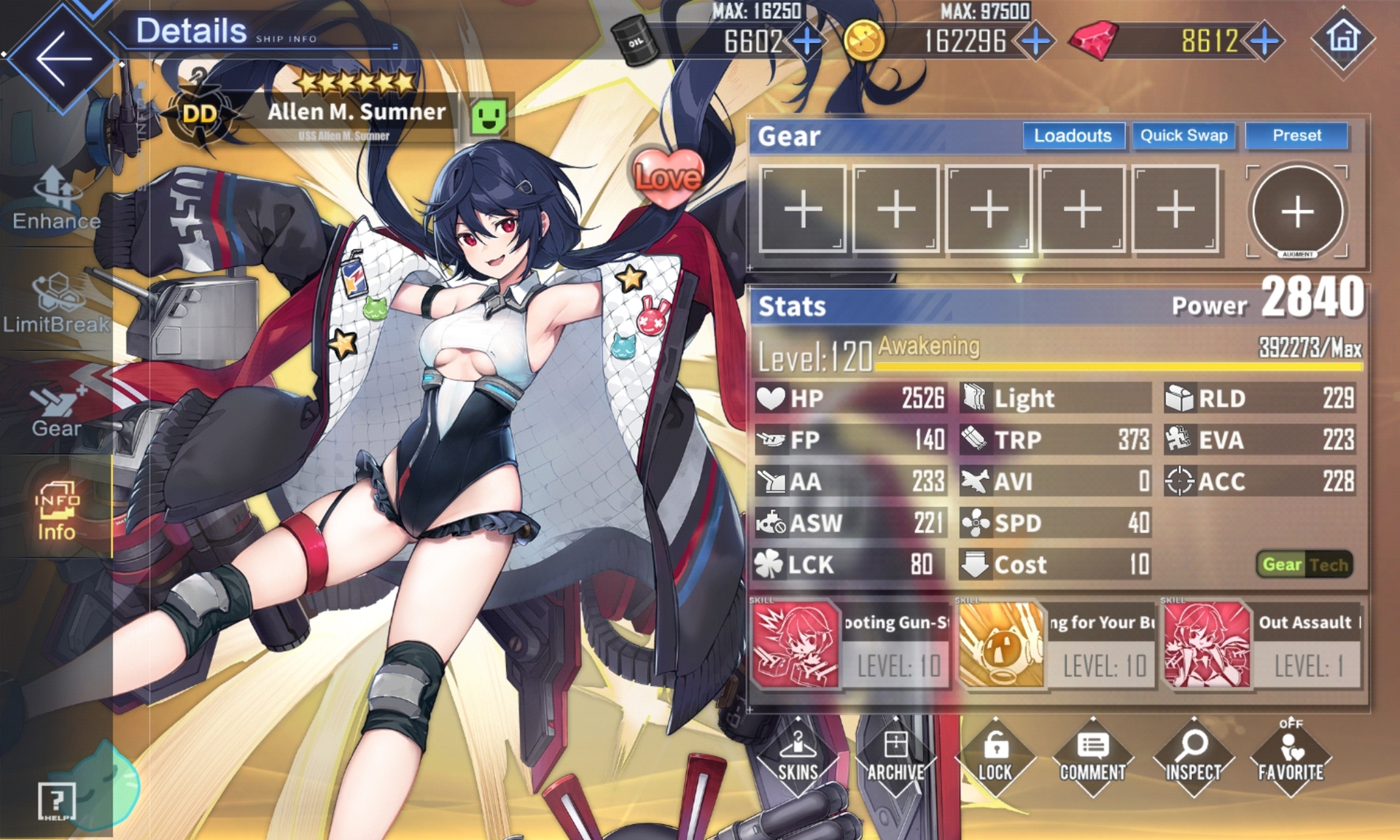Open the gear Preset menu
Viewport: 1400px width, 840px height.
[x=1296, y=136]
